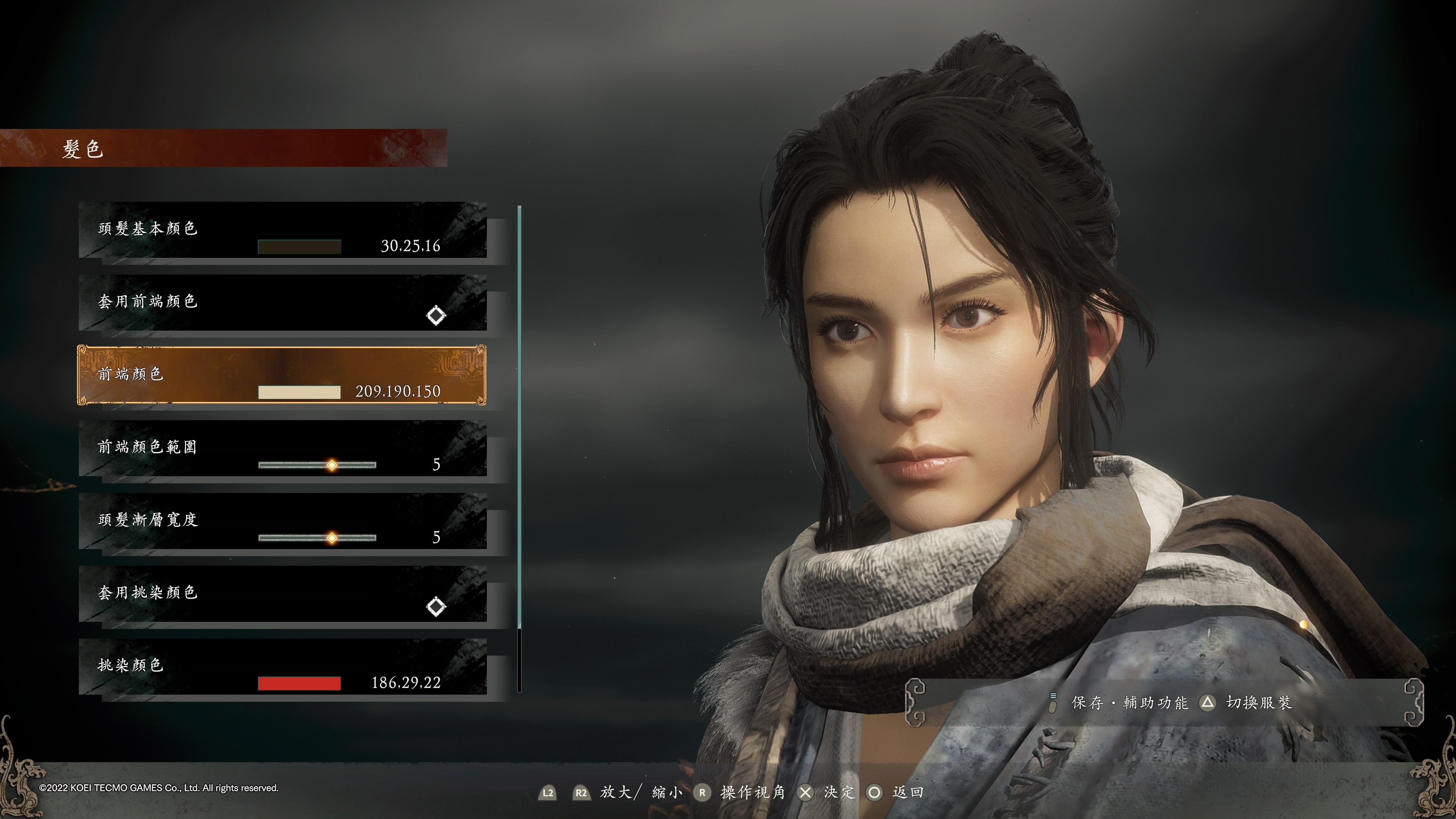Image resolution: width=1456 pixels, height=819 pixels.
Task: Click the hair color list scrollbar
Action: click(519, 418)
